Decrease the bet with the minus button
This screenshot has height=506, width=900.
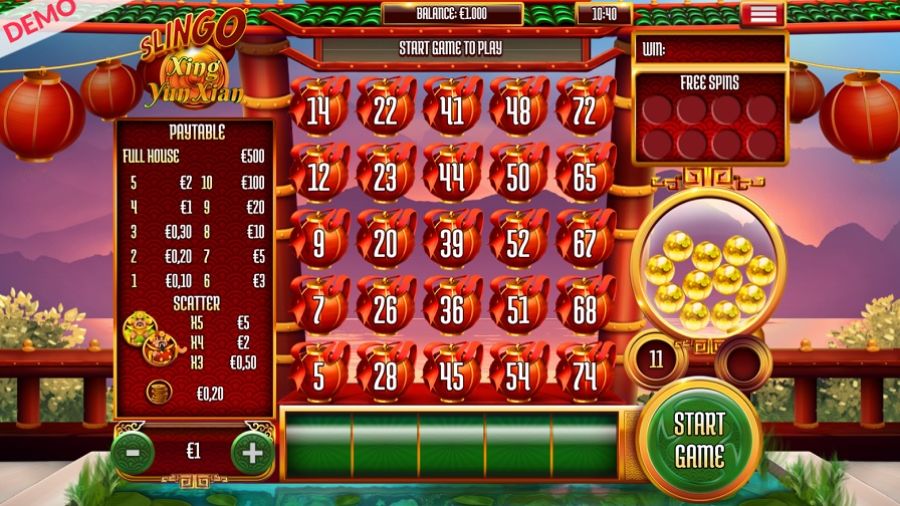click(132, 452)
